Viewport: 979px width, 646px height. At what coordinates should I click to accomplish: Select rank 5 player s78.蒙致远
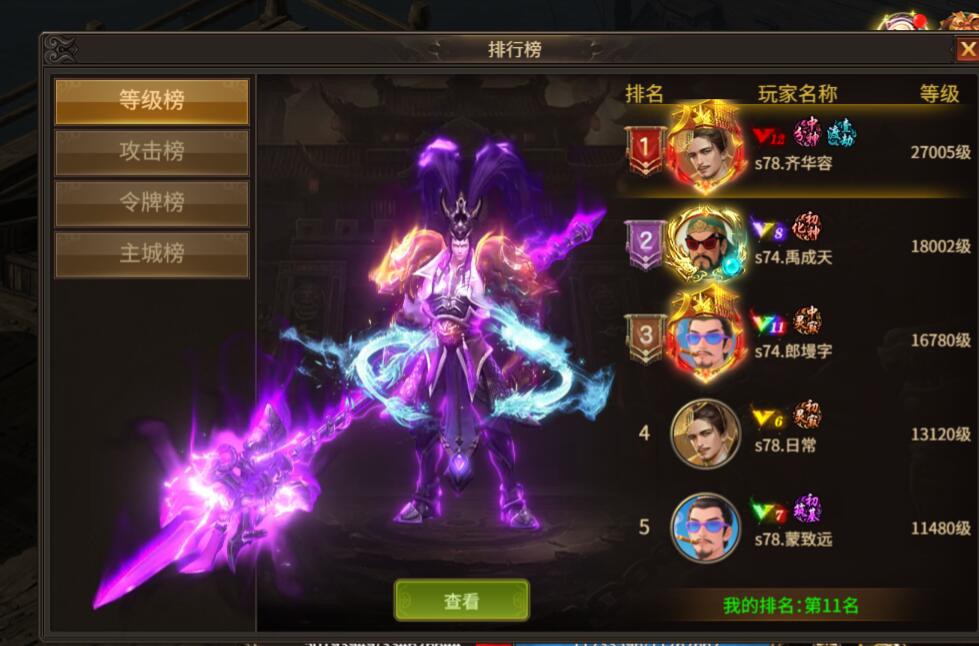pyautogui.click(x=795, y=527)
